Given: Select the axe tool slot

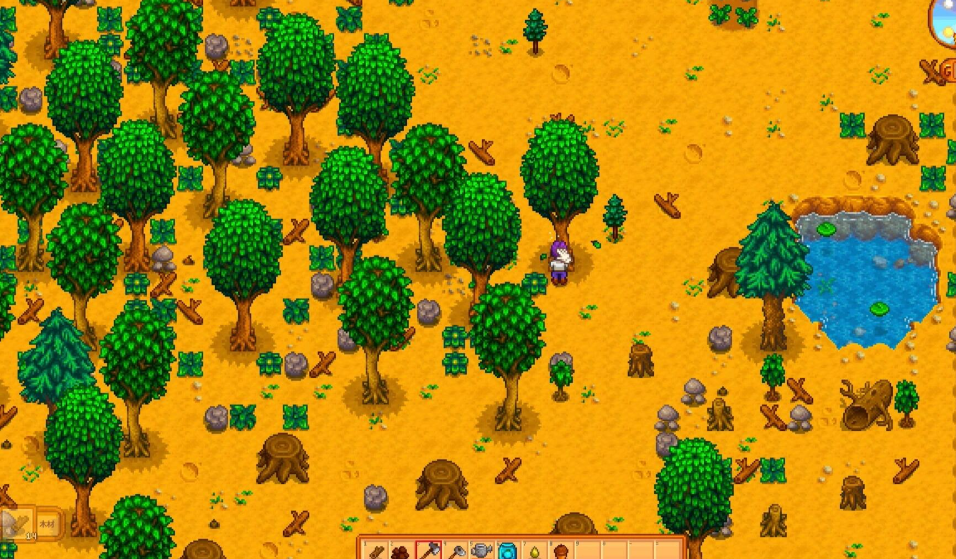Looking at the screenshot, I should click(428, 550).
